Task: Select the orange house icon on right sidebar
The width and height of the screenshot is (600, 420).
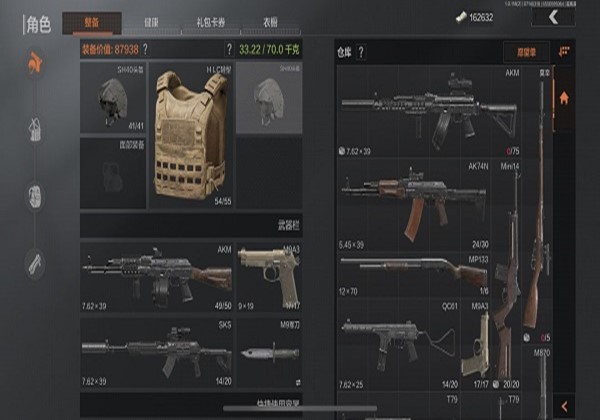Action: [x=565, y=98]
